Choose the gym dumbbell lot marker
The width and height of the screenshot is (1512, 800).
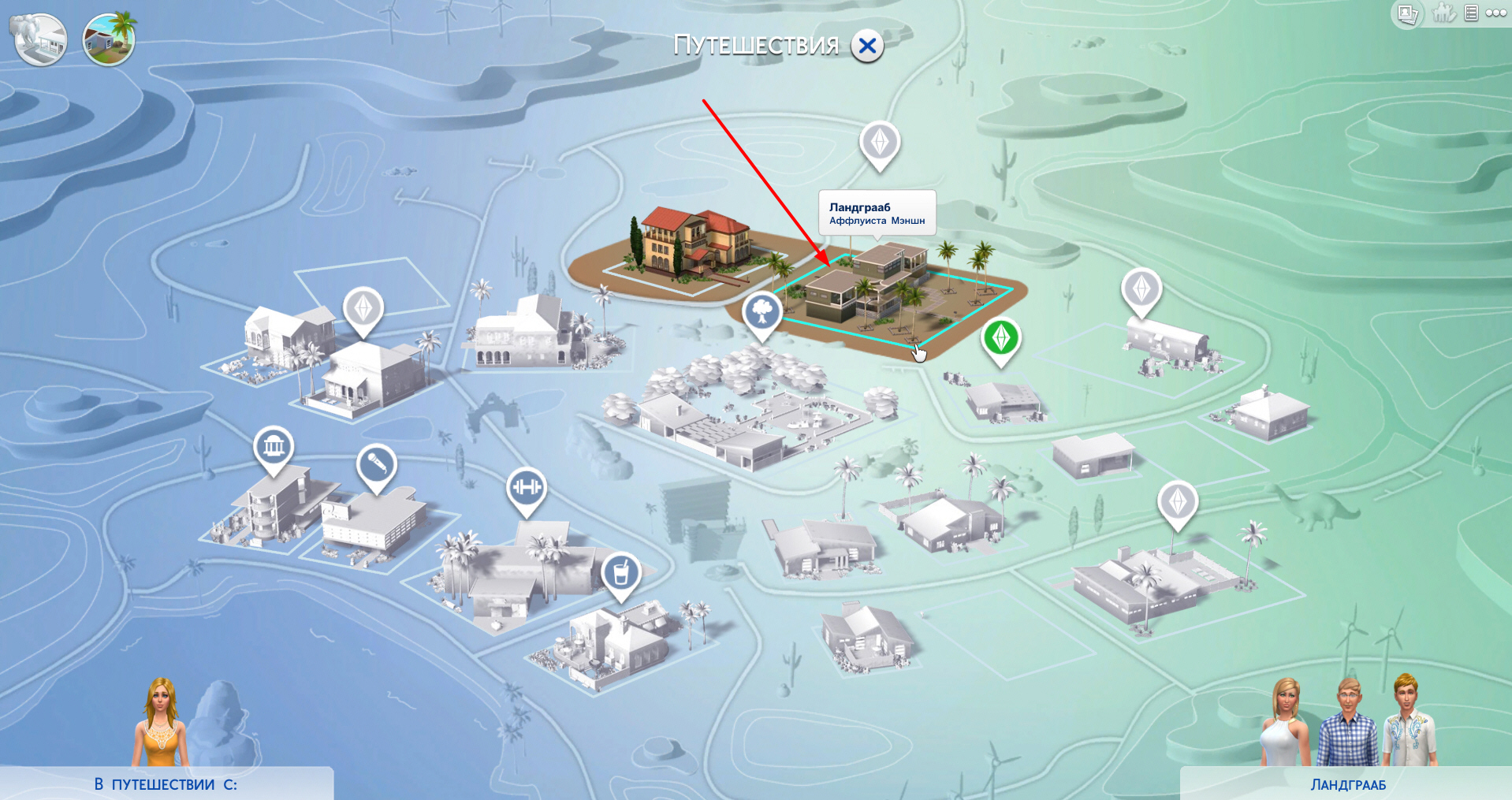526,488
